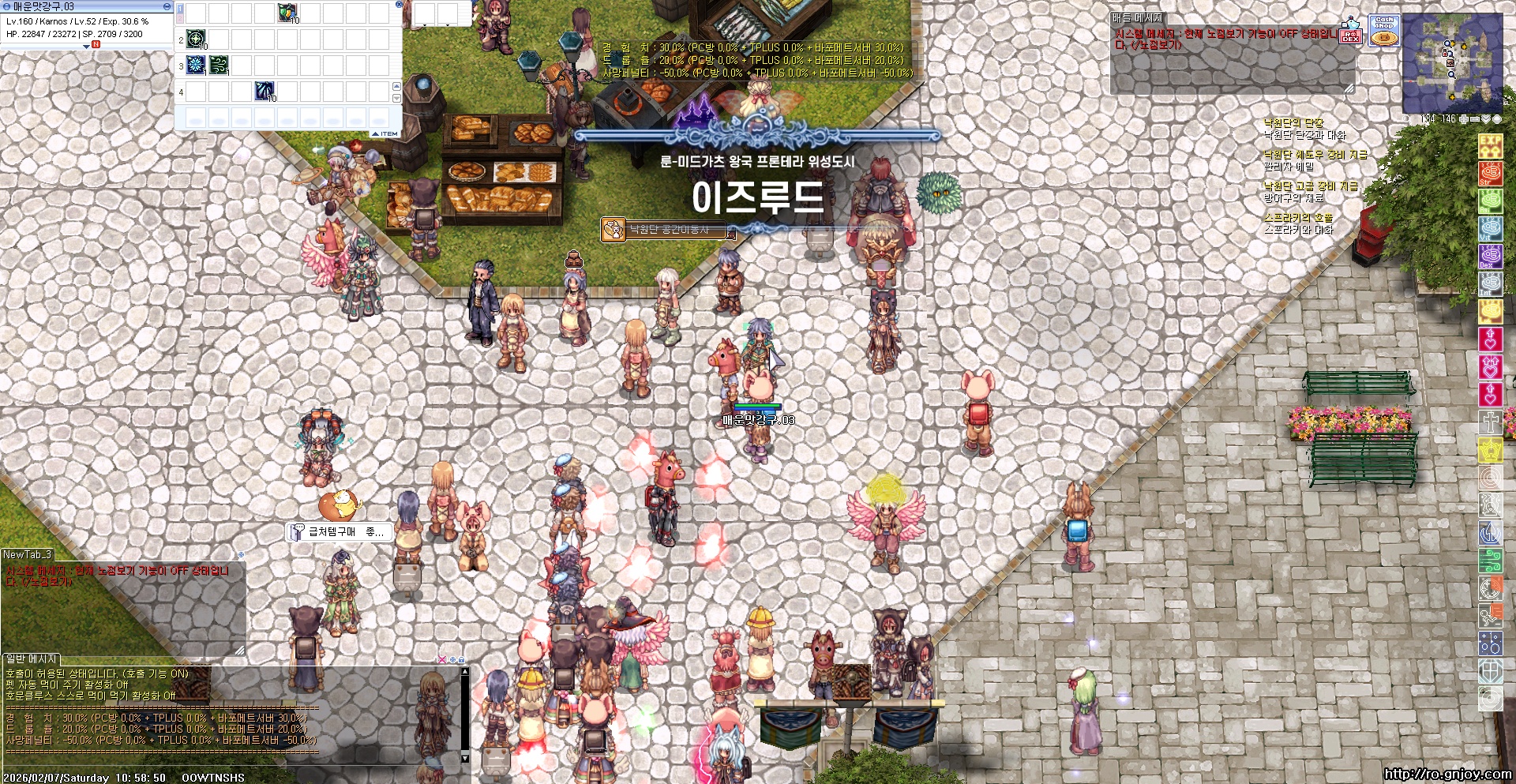Collapse the character info window with minus toggle

[166, 6]
